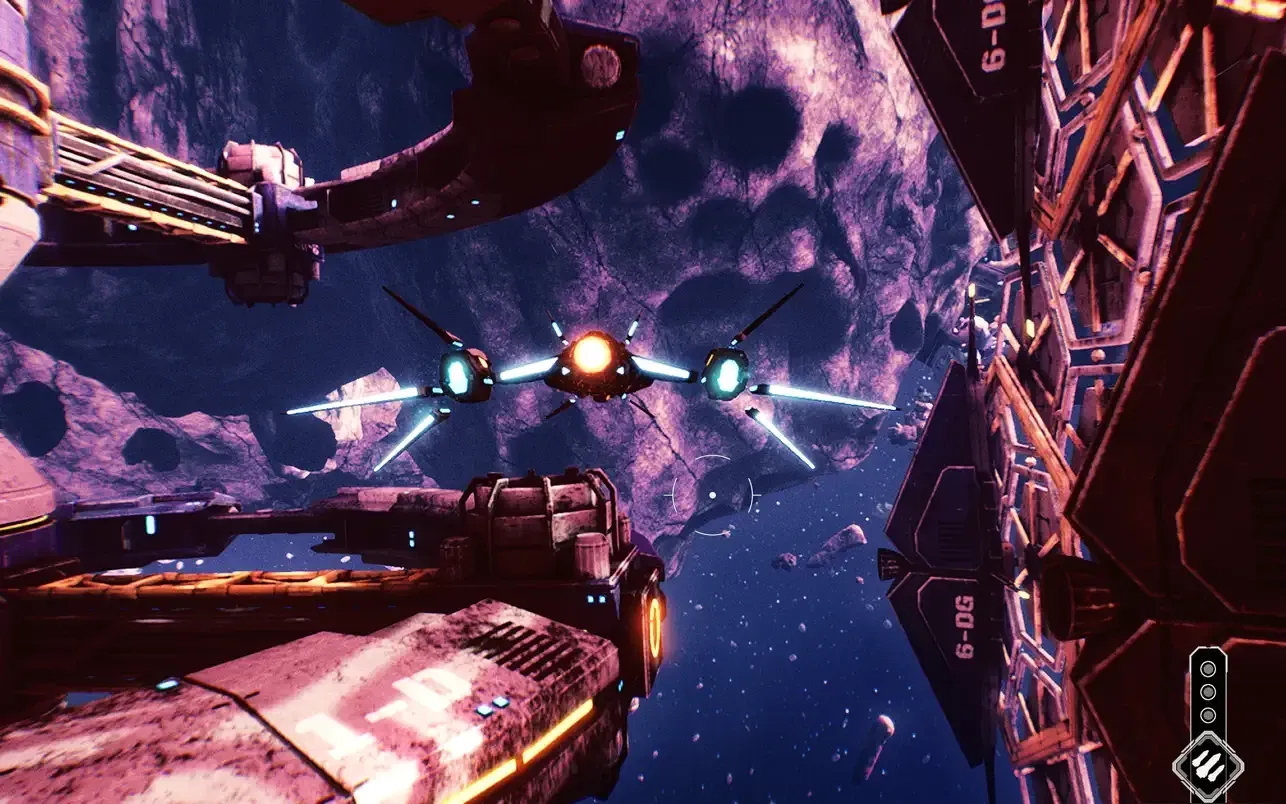The height and width of the screenshot is (804, 1286).
Task: Click the left tick mark of the targeting reticle
Action: [x=668, y=495]
